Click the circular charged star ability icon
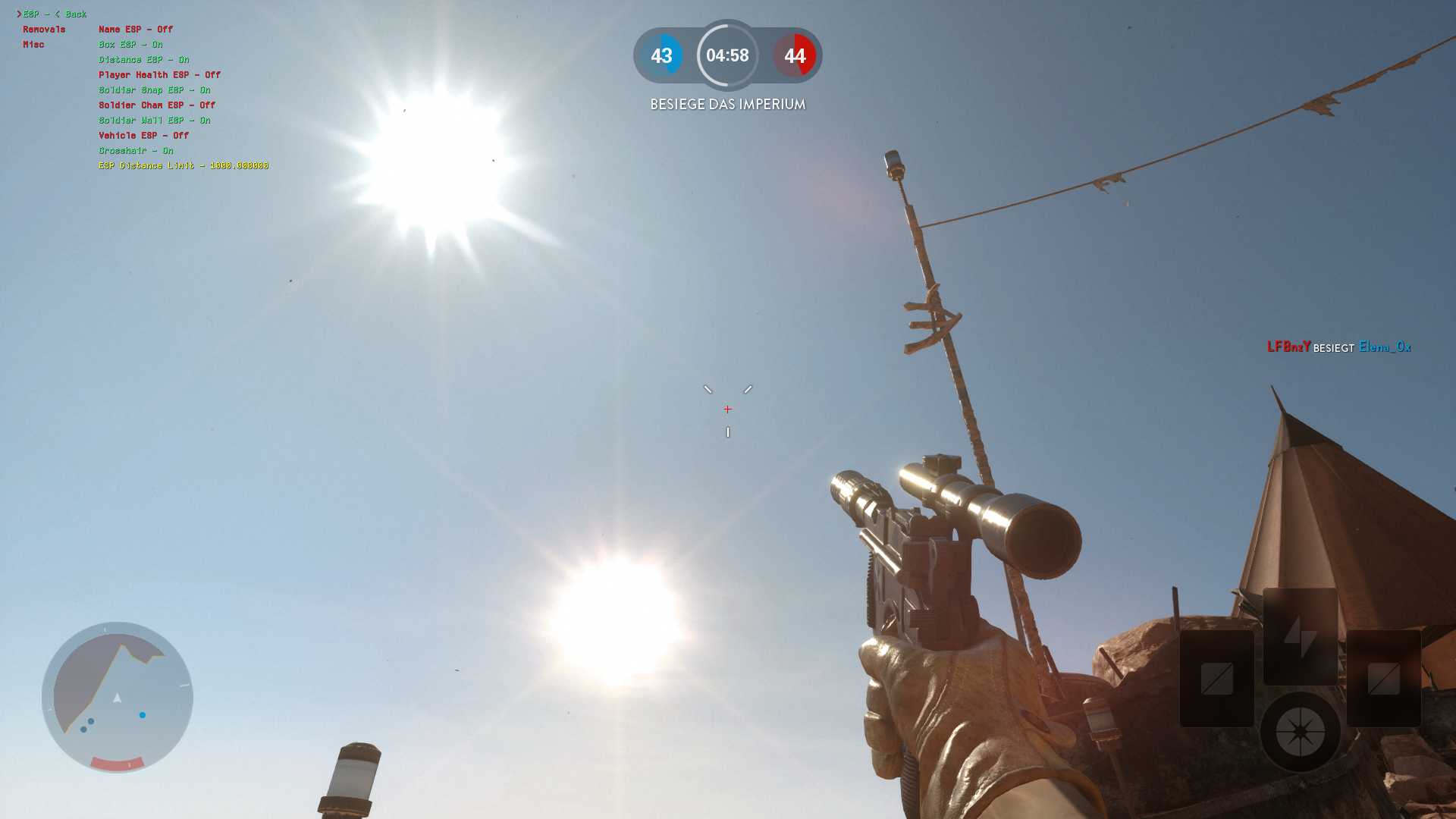Screen dimensions: 1456x819 tap(1301, 730)
